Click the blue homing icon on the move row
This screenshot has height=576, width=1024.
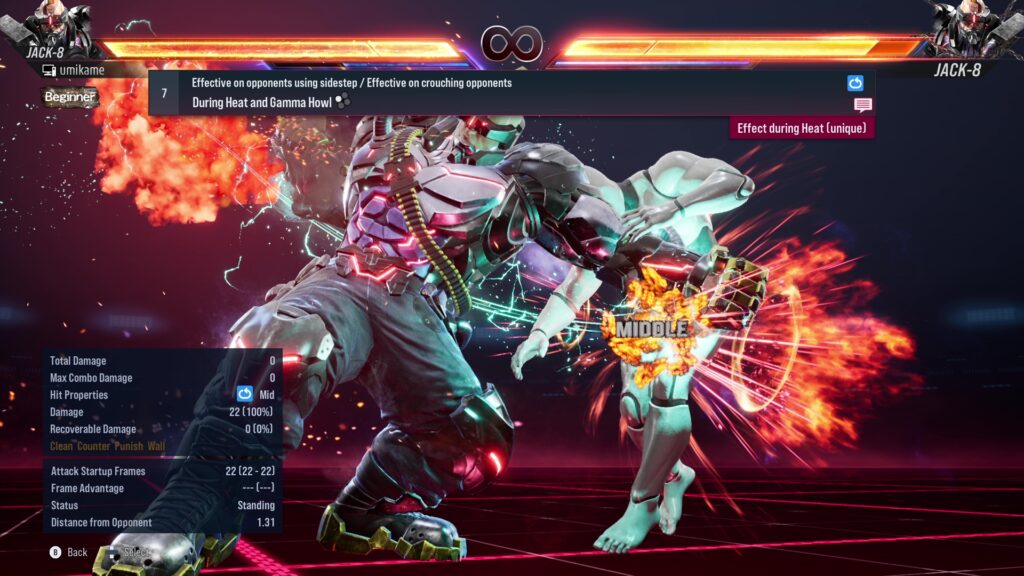855,83
